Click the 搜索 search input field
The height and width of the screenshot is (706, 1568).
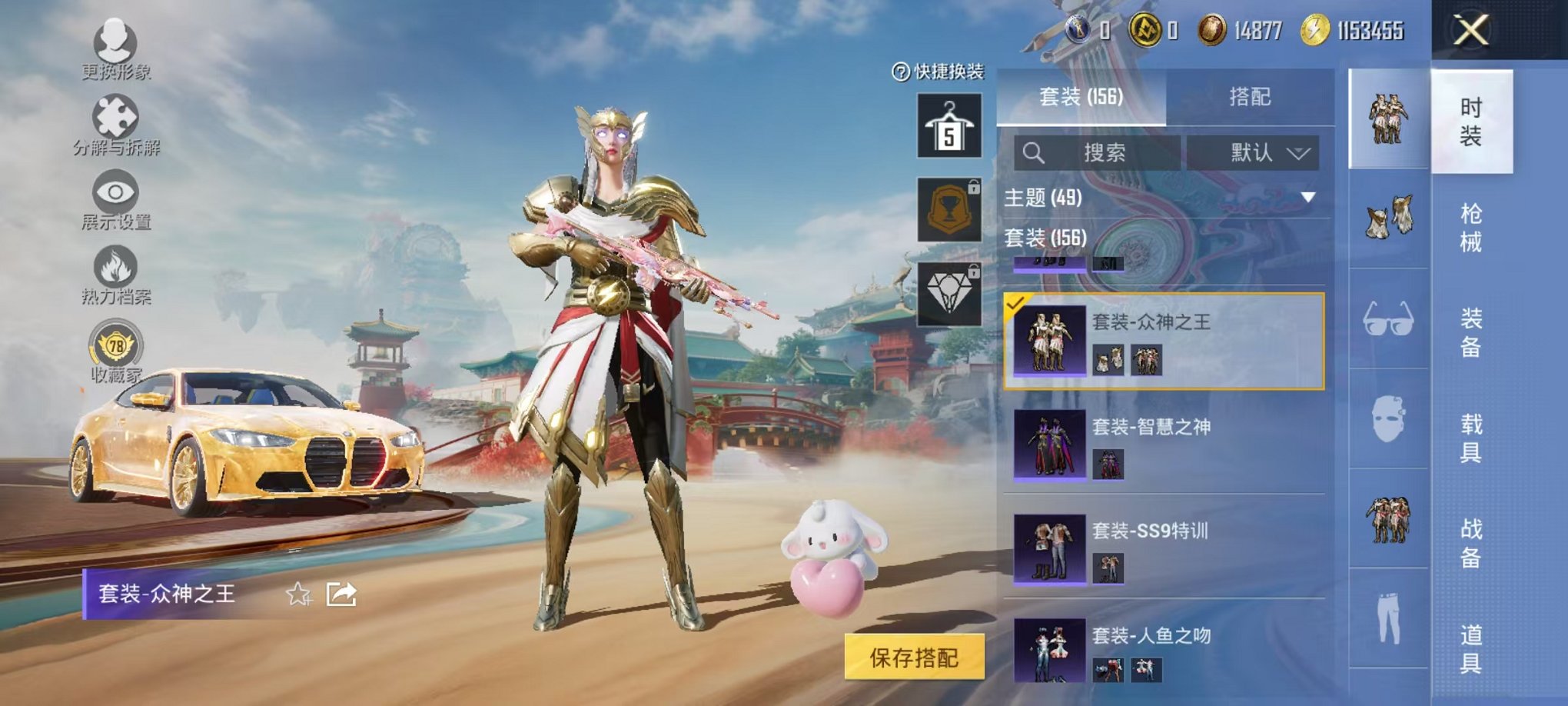pyautogui.click(x=1107, y=153)
